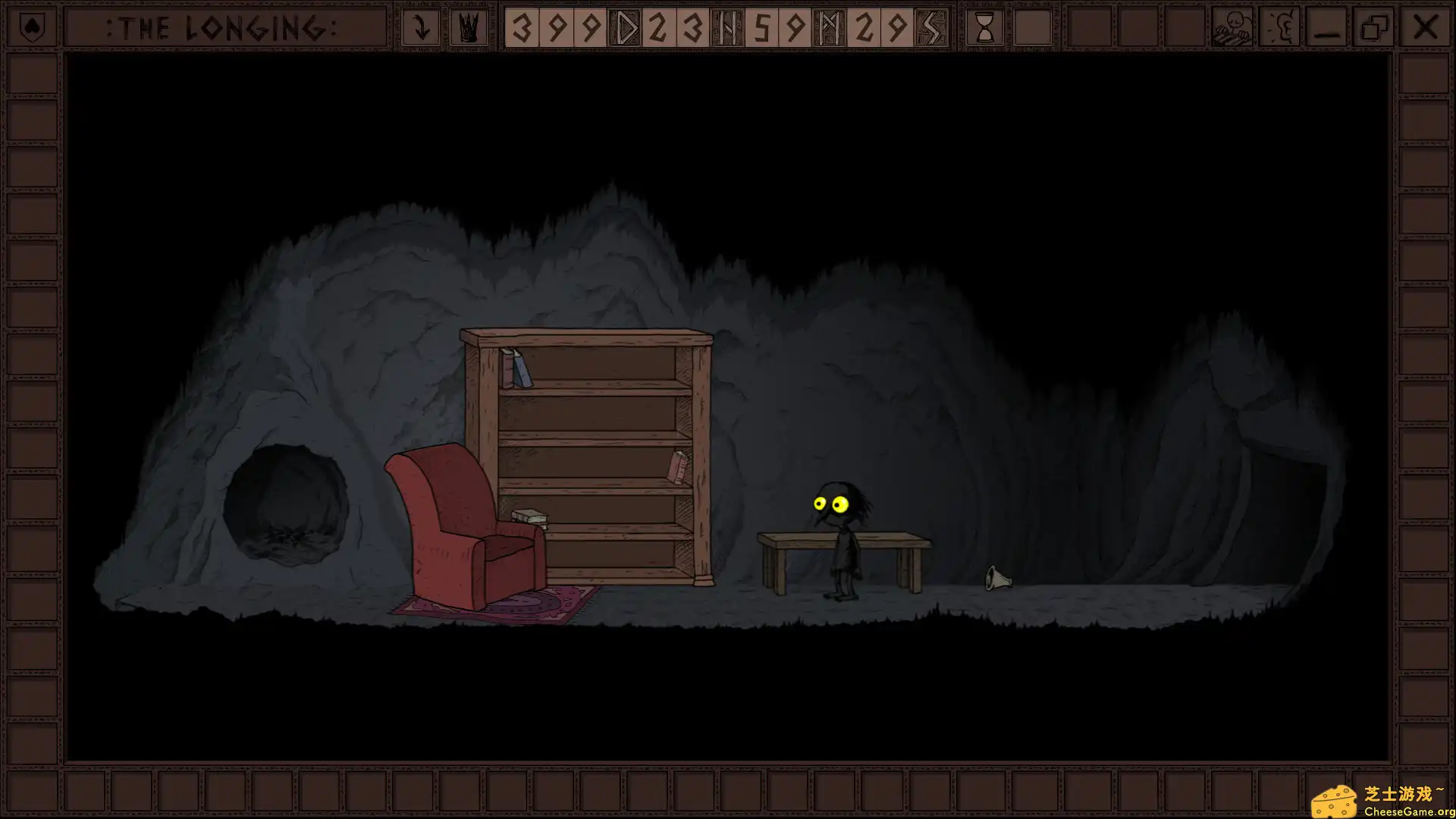The width and height of the screenshot is (1456, 819).
Task: Switch window mode with overlapping squares
Action: [x=1374, y=28]
